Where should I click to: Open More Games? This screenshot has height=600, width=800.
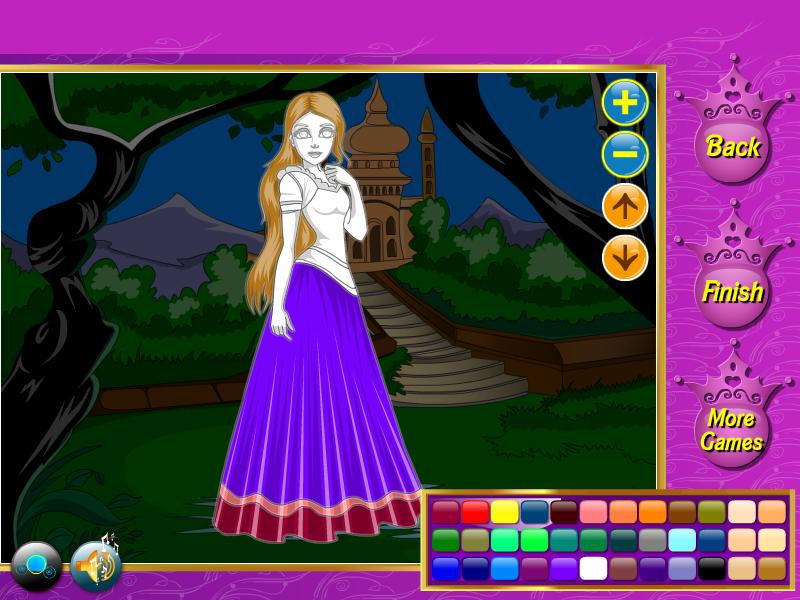(731, 430)
